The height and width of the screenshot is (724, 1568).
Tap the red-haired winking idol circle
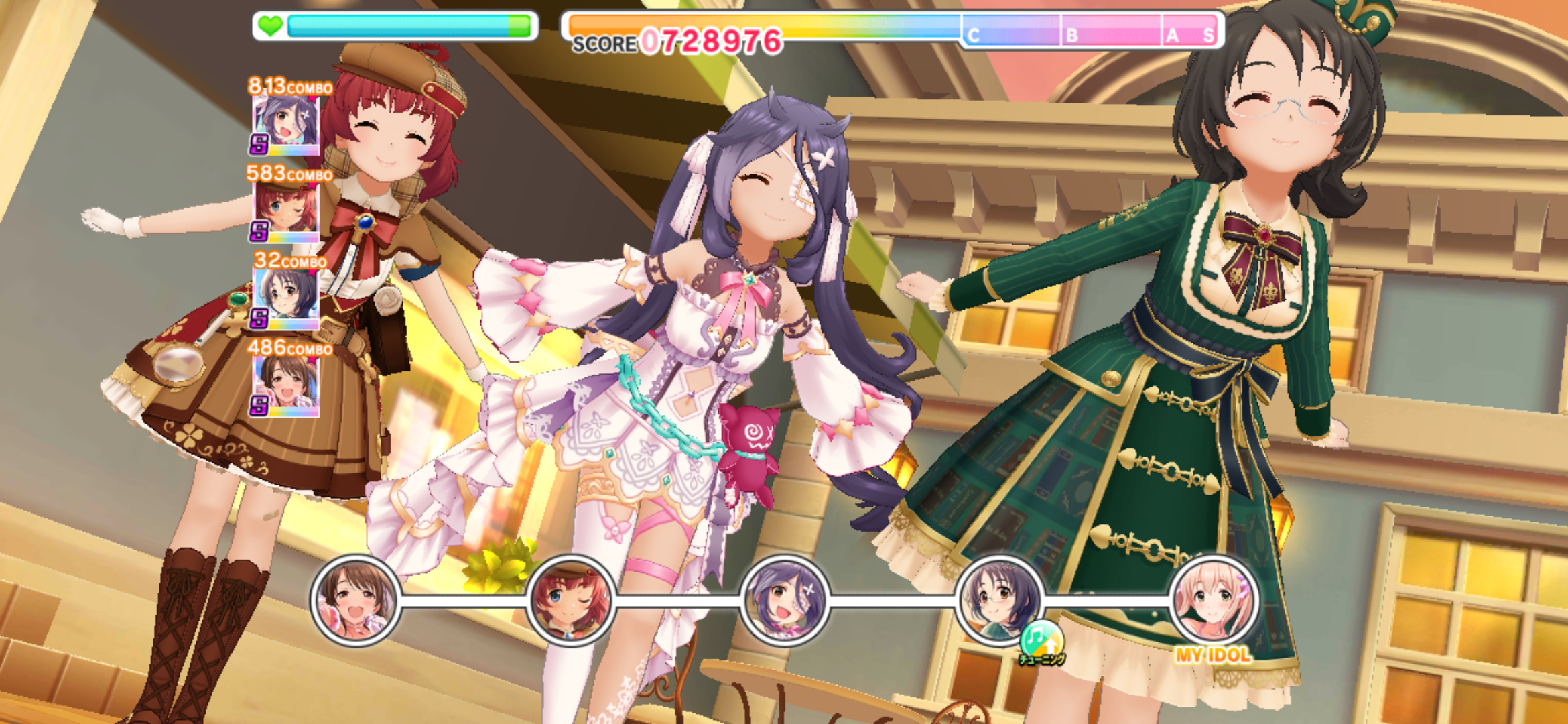[x=570, y=601]
